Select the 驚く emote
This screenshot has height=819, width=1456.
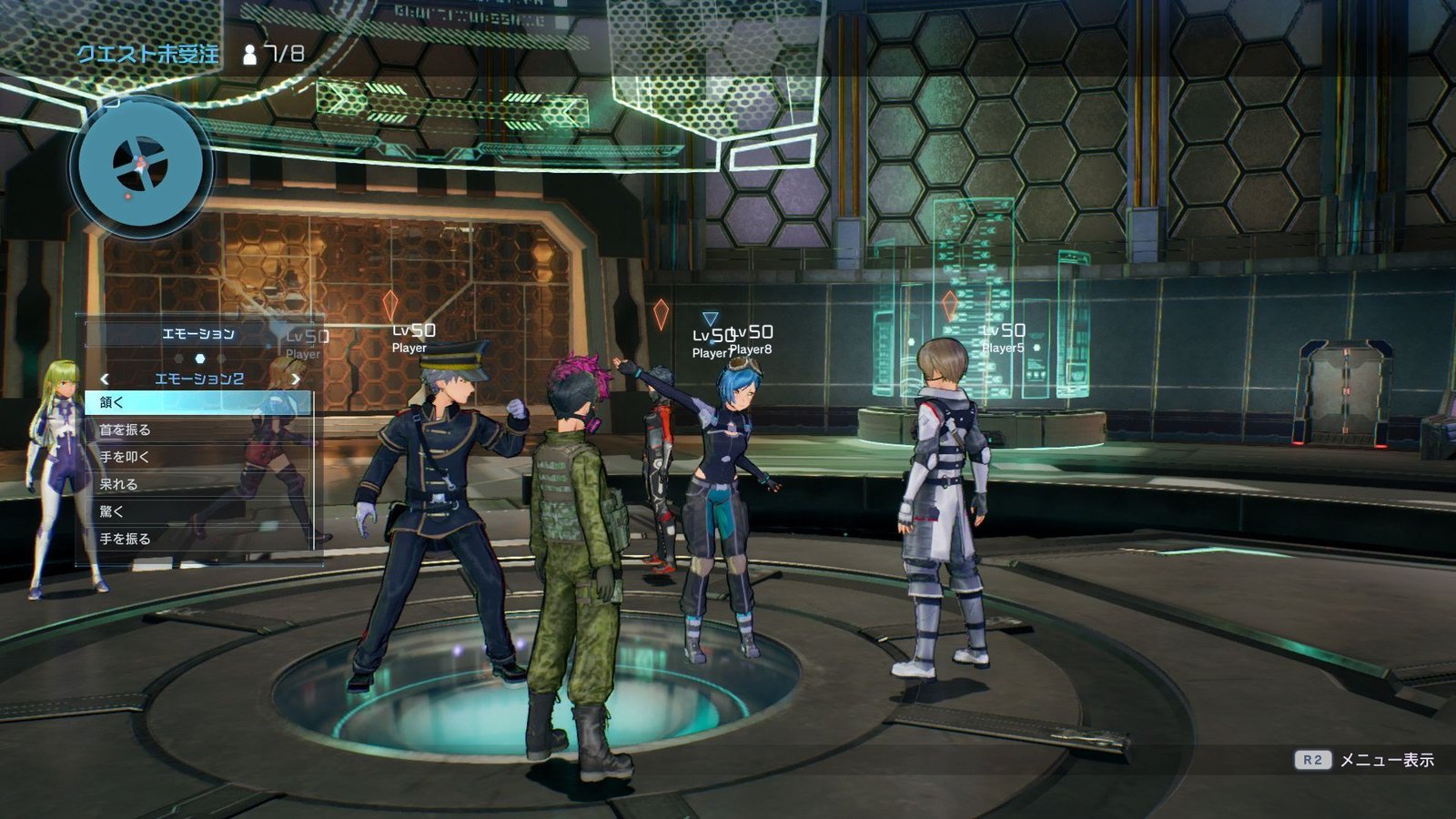click(x=198, y=511)
